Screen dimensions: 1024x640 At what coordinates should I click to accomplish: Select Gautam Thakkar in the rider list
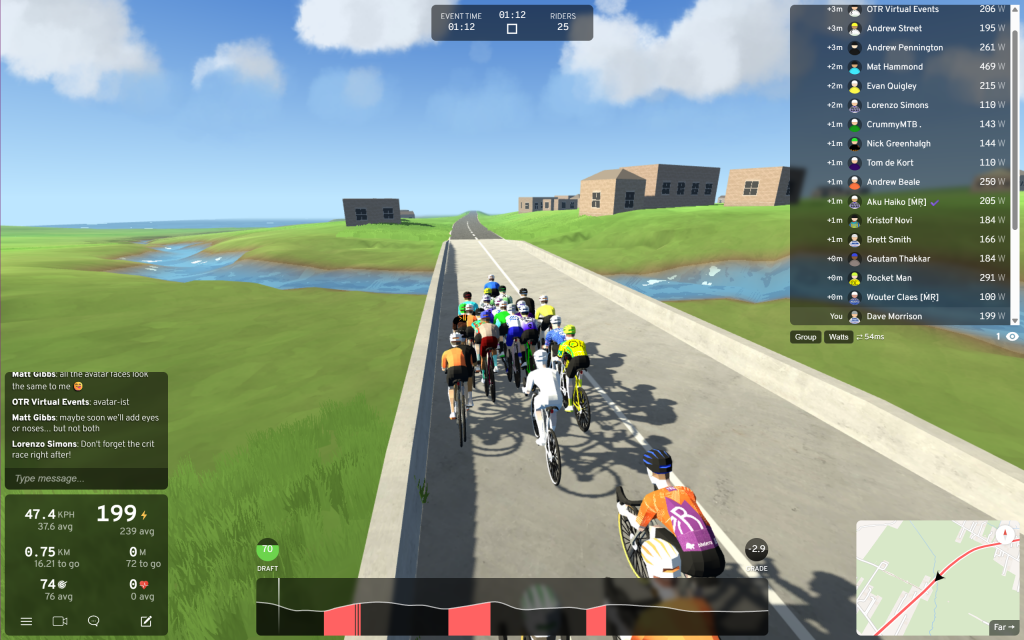click(x=898, y=259)
